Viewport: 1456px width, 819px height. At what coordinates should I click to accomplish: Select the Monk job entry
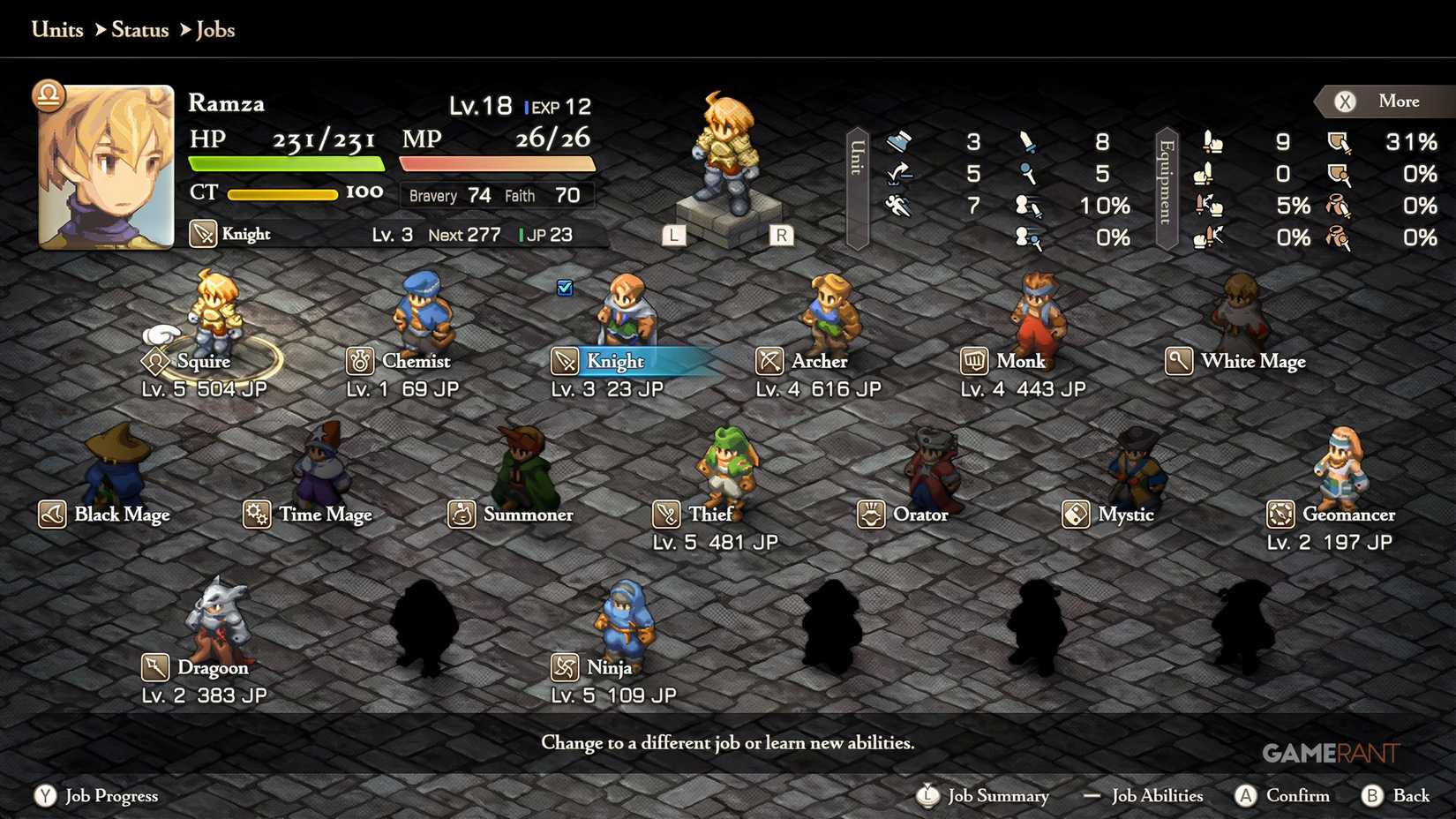(x=974, y=361)
